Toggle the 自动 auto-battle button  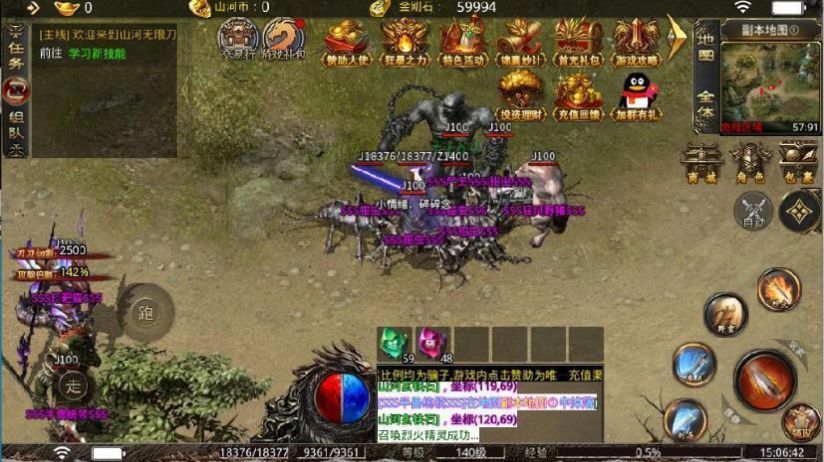click(x=751, y=210)
